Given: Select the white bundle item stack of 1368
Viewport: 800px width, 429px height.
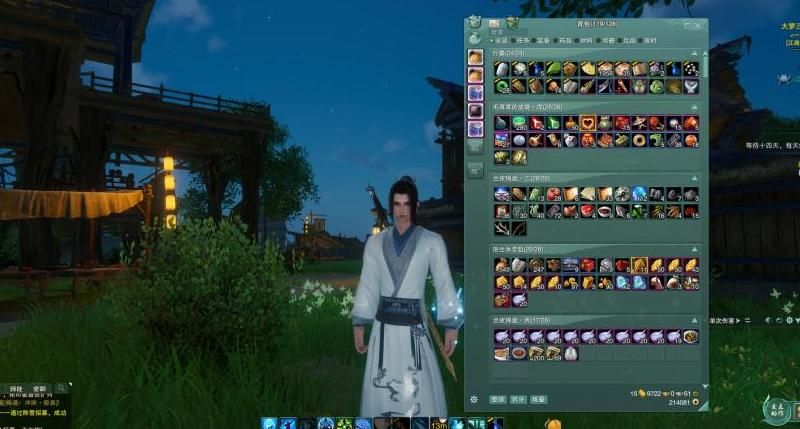Looking at the screenshot, I should [x=605, y=69].
